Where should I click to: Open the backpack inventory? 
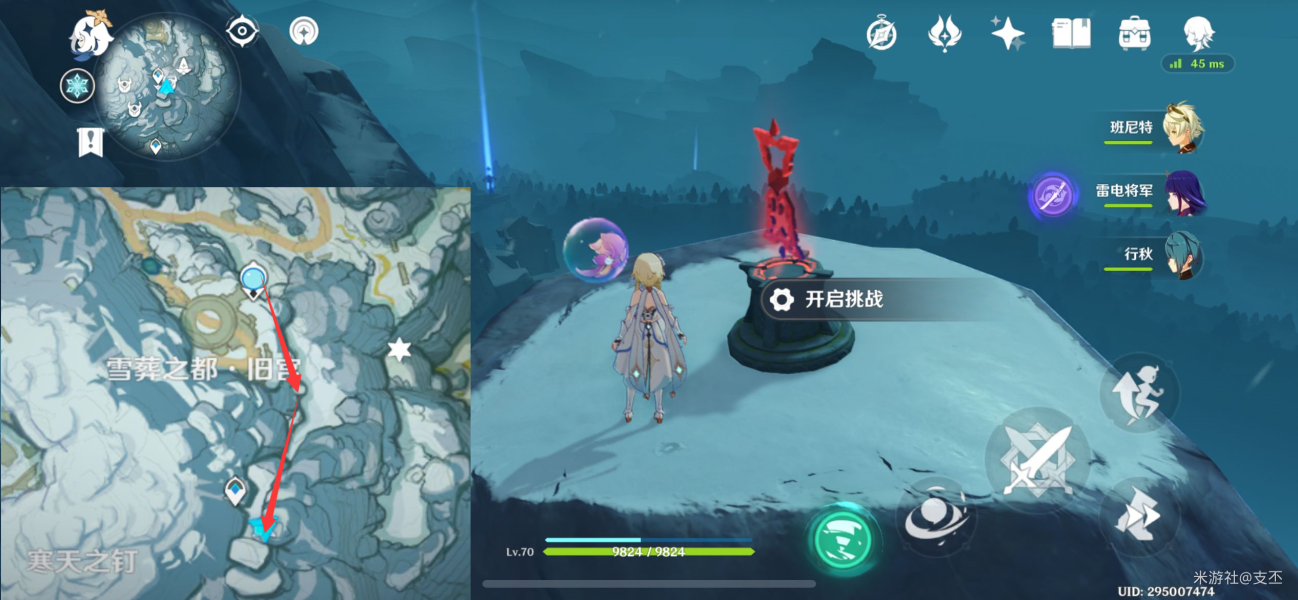click(x=1134, y=34)
